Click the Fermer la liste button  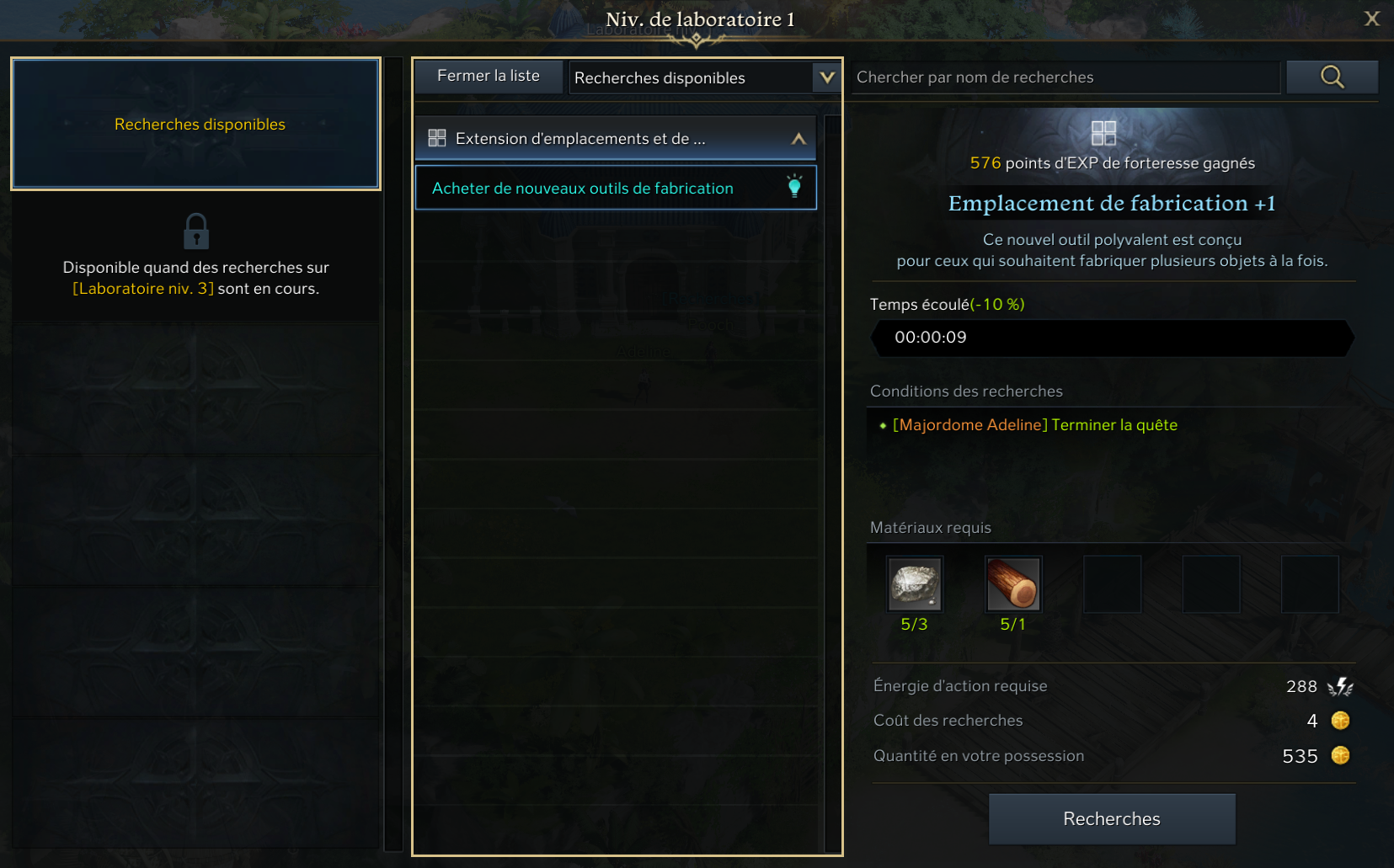pos(489,76)
